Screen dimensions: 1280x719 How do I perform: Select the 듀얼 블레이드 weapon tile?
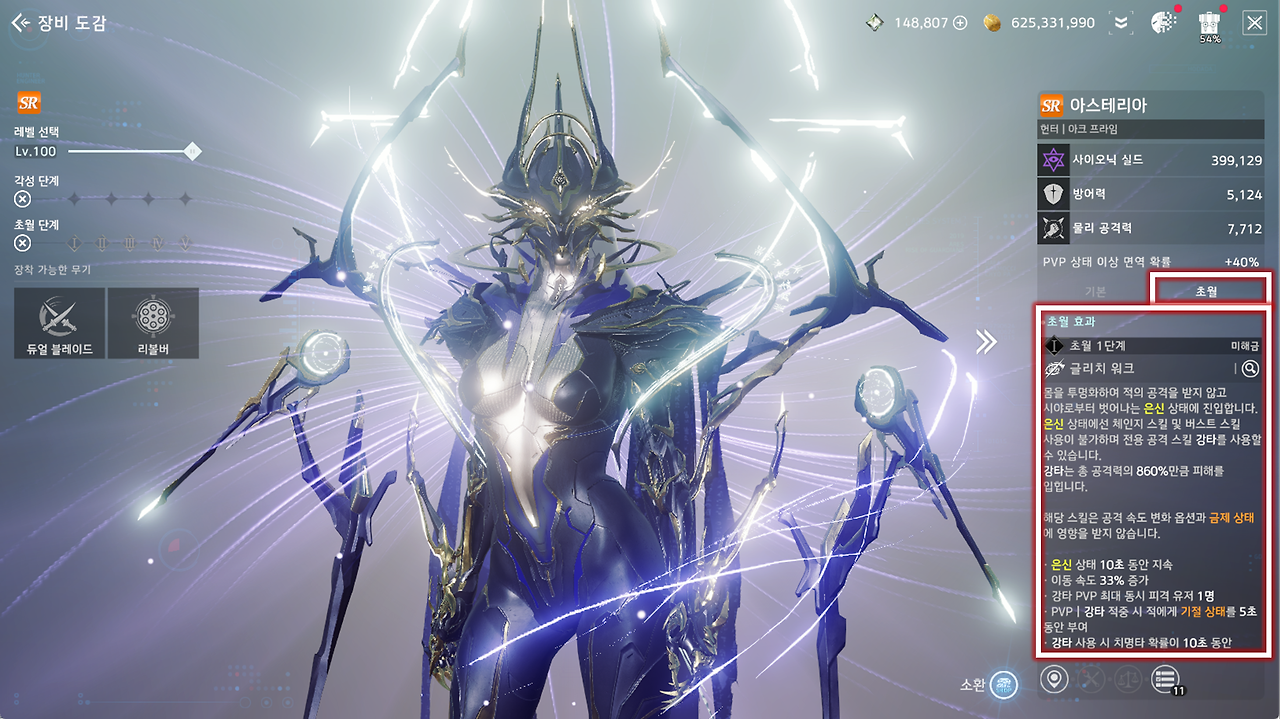click(x=59, y=323)
